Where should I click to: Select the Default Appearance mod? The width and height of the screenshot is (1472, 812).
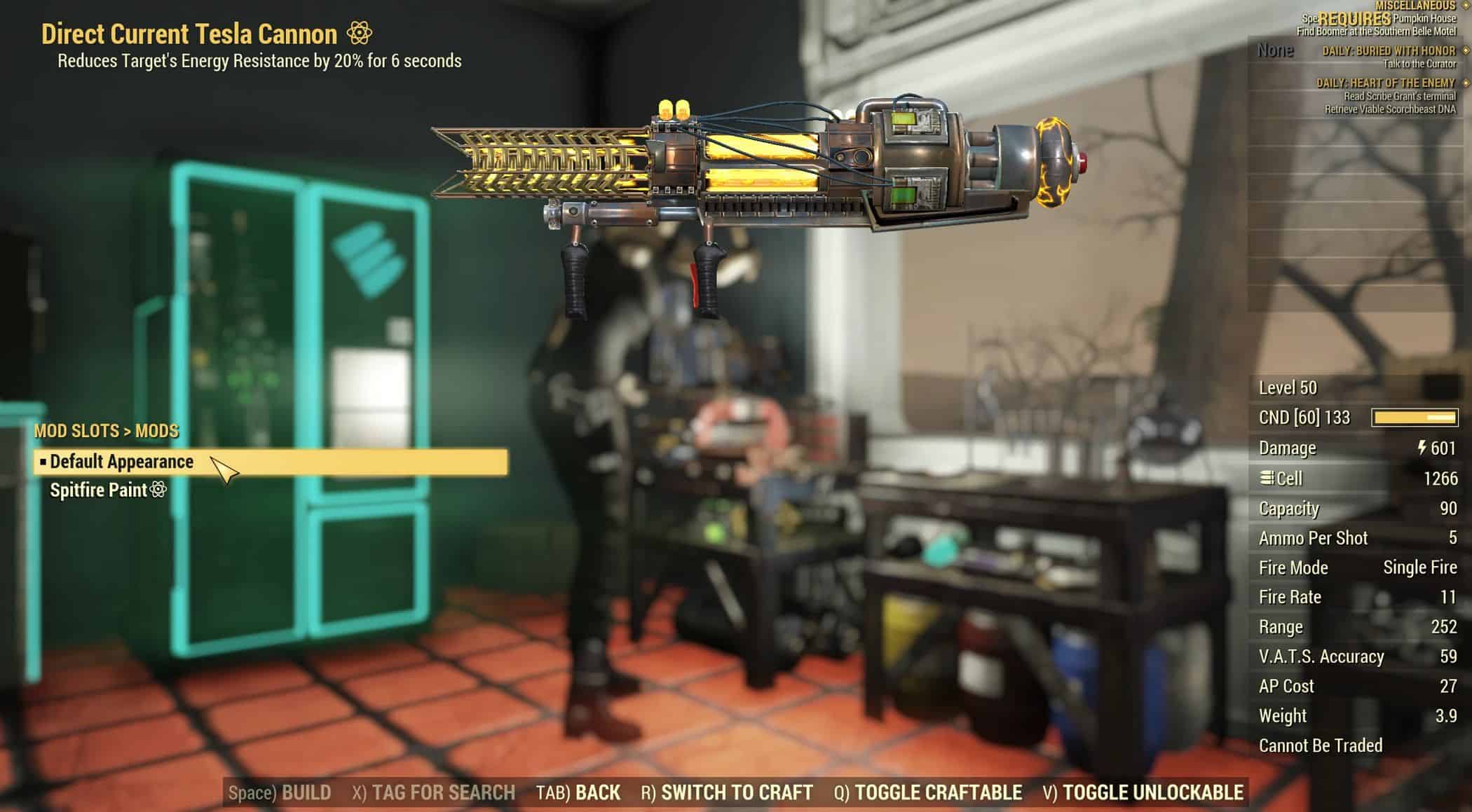coord(122,462)
